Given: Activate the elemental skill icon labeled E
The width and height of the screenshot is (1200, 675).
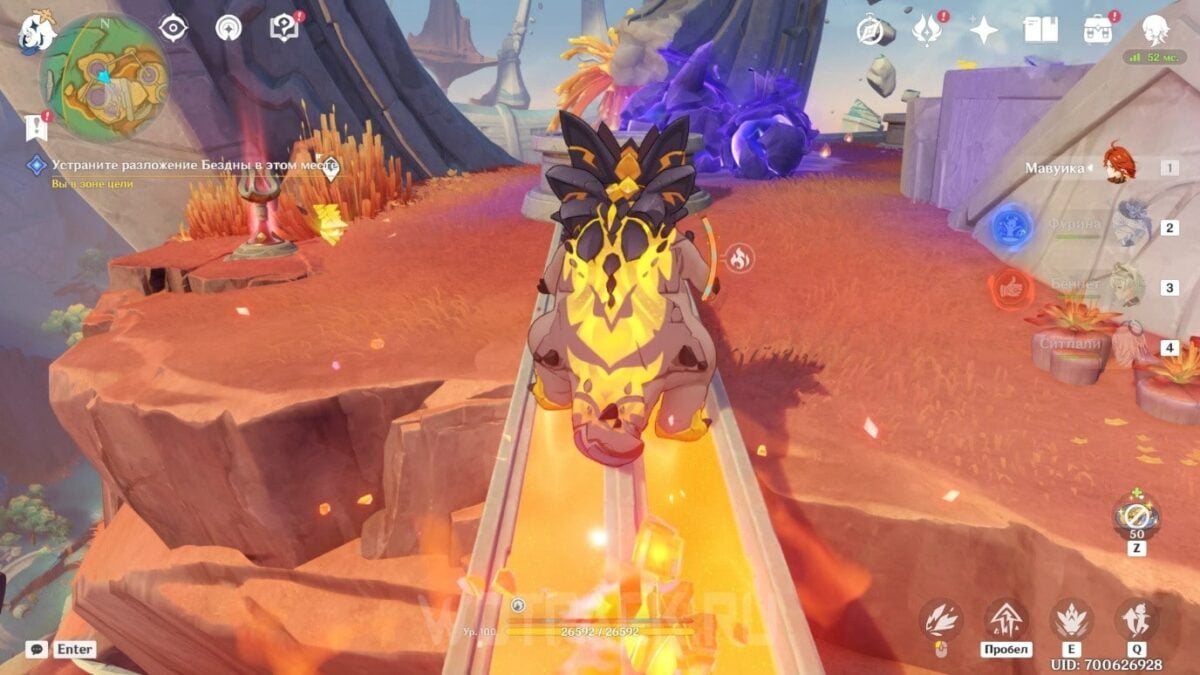Looking at the screenshot, I should [x=1071, y=619].
